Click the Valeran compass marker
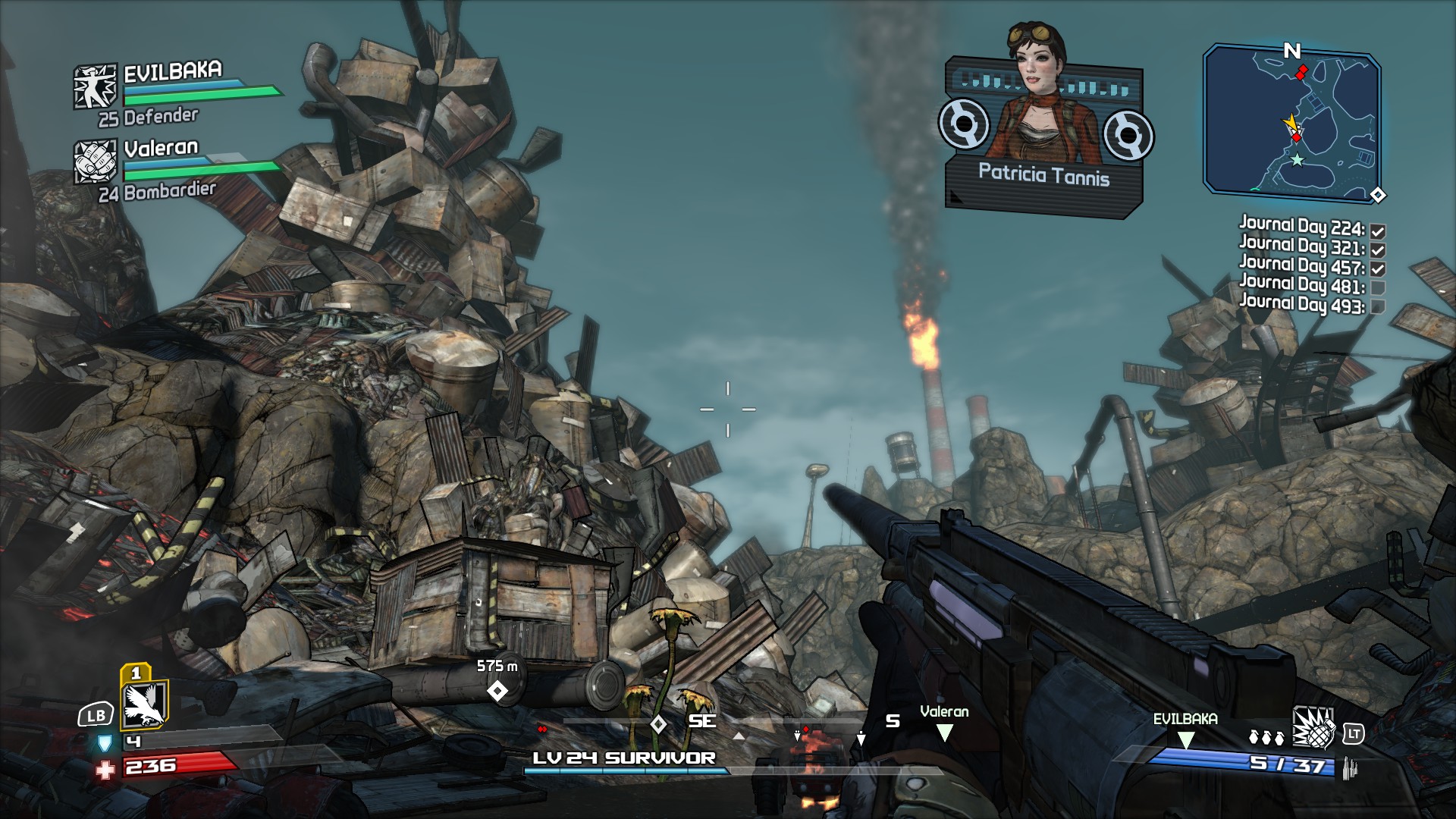This screenshot has height=819, width=1456. (x=944, y=732)
